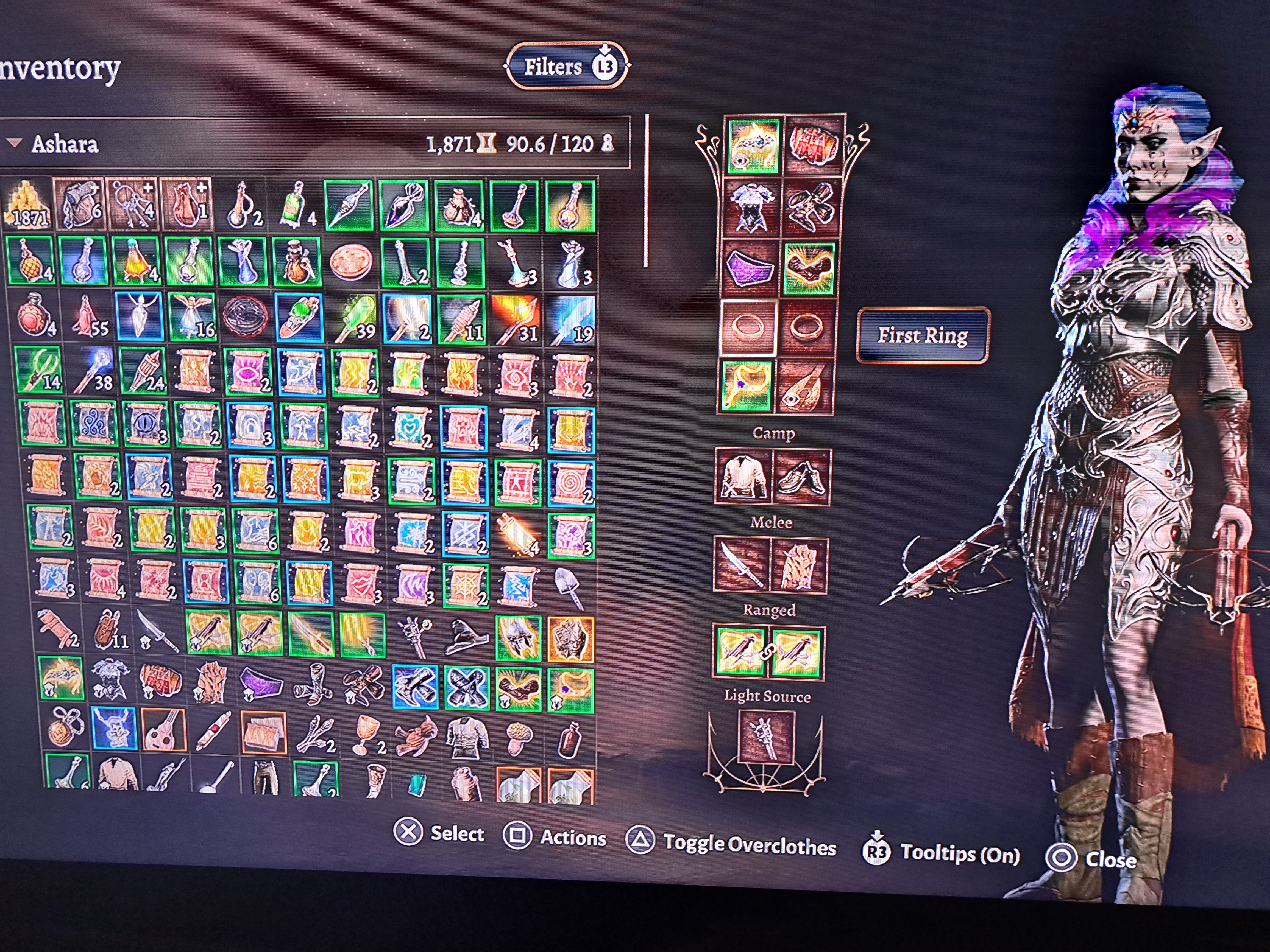Image resolution: width=1270 pixels, height=952 pixels.
Task: Select the melee dagger weapon slot
Action: [741, 565]
